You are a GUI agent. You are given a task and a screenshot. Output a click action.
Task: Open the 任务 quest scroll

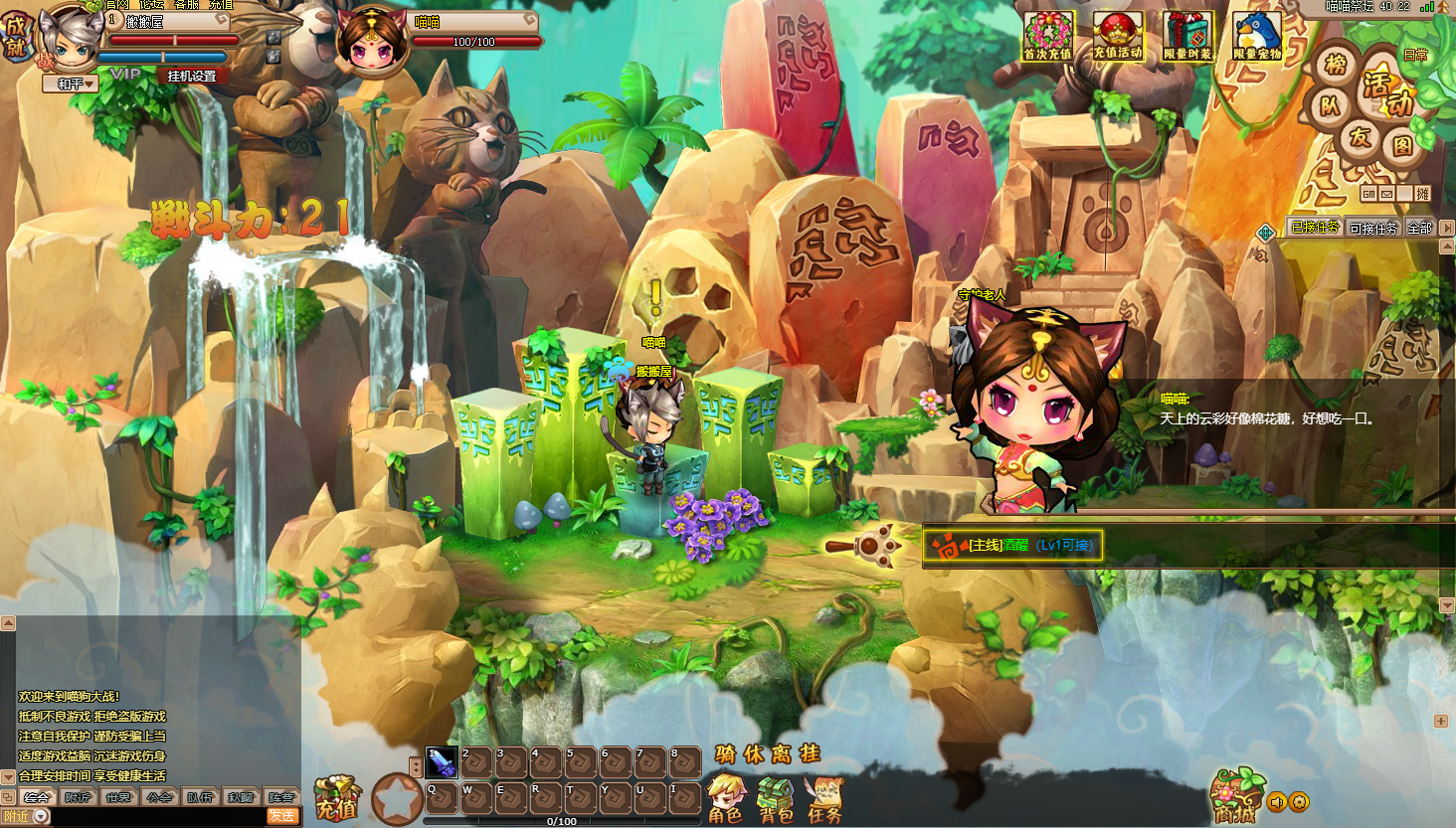(x=824, y=800)
